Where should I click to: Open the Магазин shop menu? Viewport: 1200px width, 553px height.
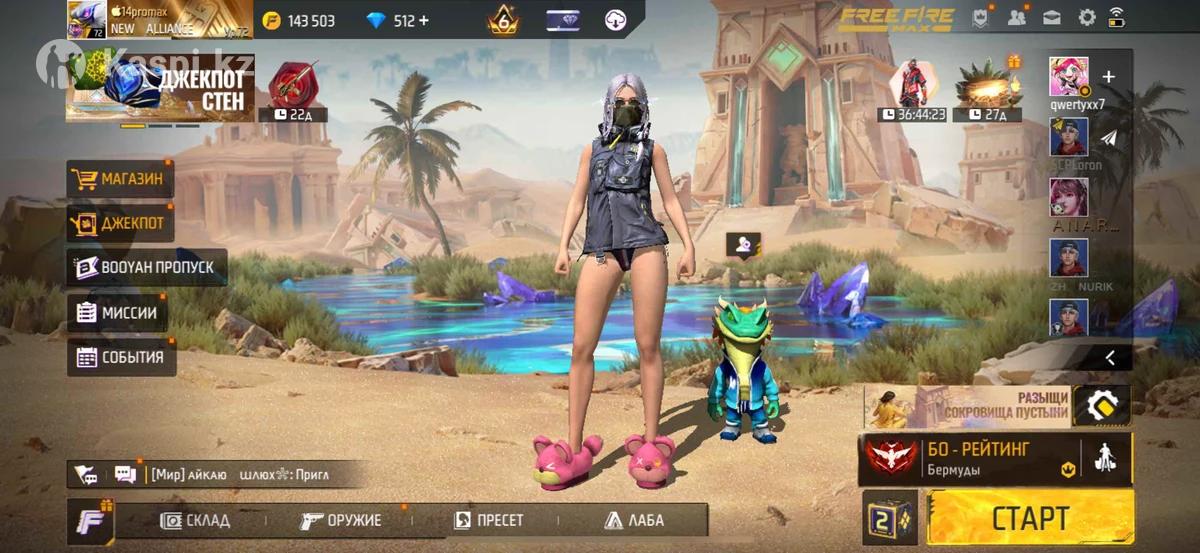tap(116, 180)
